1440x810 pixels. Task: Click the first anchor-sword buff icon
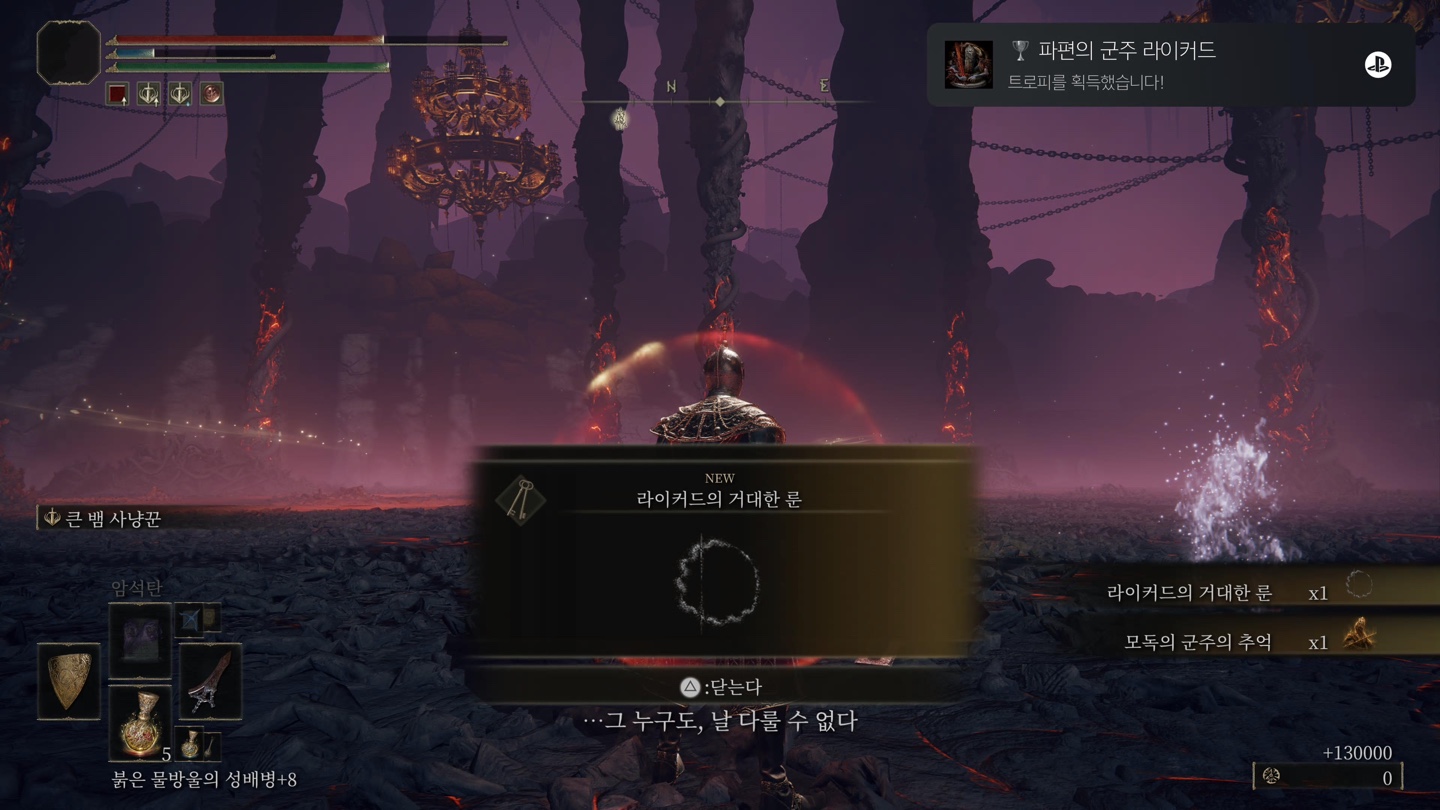[x=148, y=93]
